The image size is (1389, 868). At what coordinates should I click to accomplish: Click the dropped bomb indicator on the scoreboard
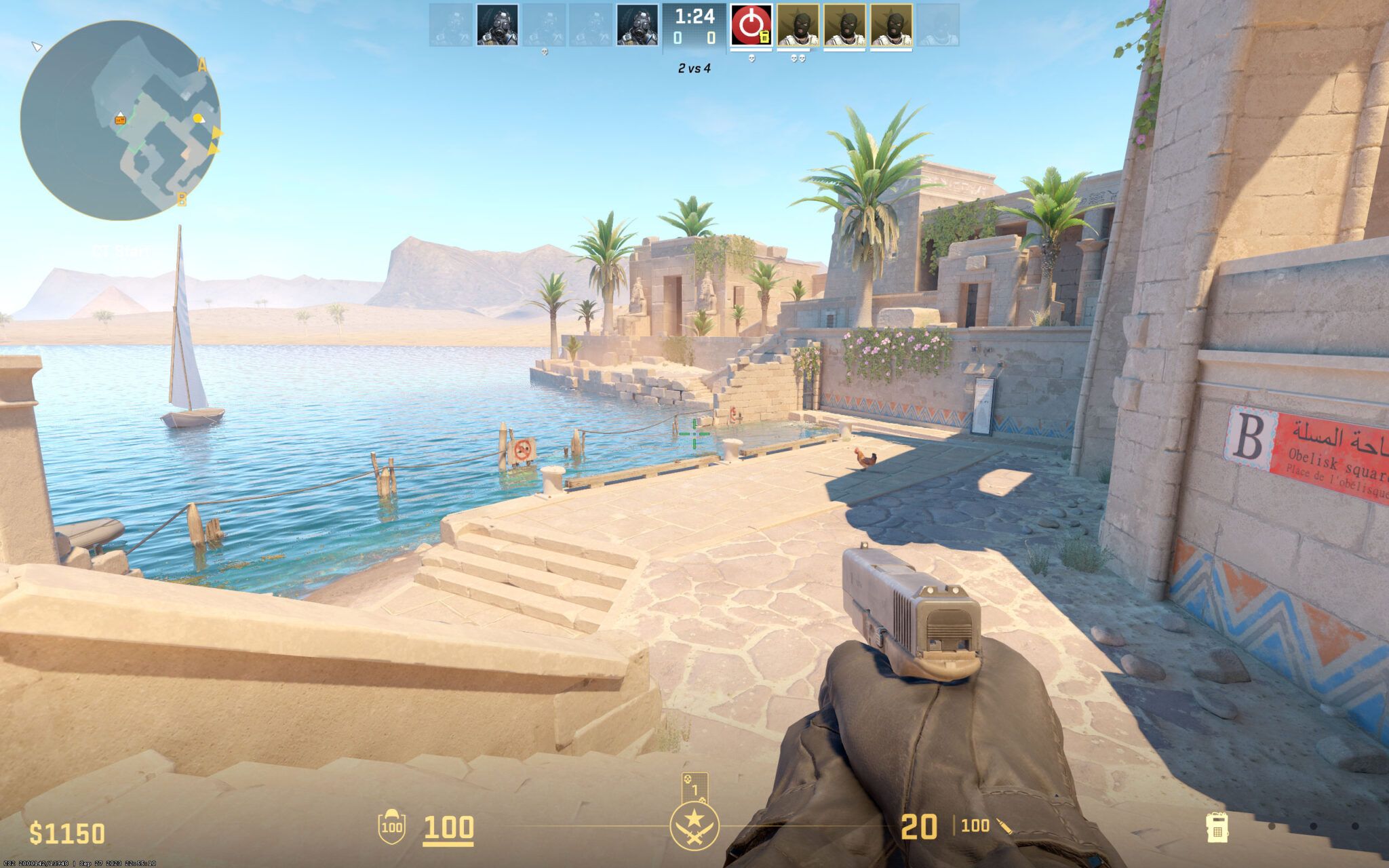click(x=751, y=24)
